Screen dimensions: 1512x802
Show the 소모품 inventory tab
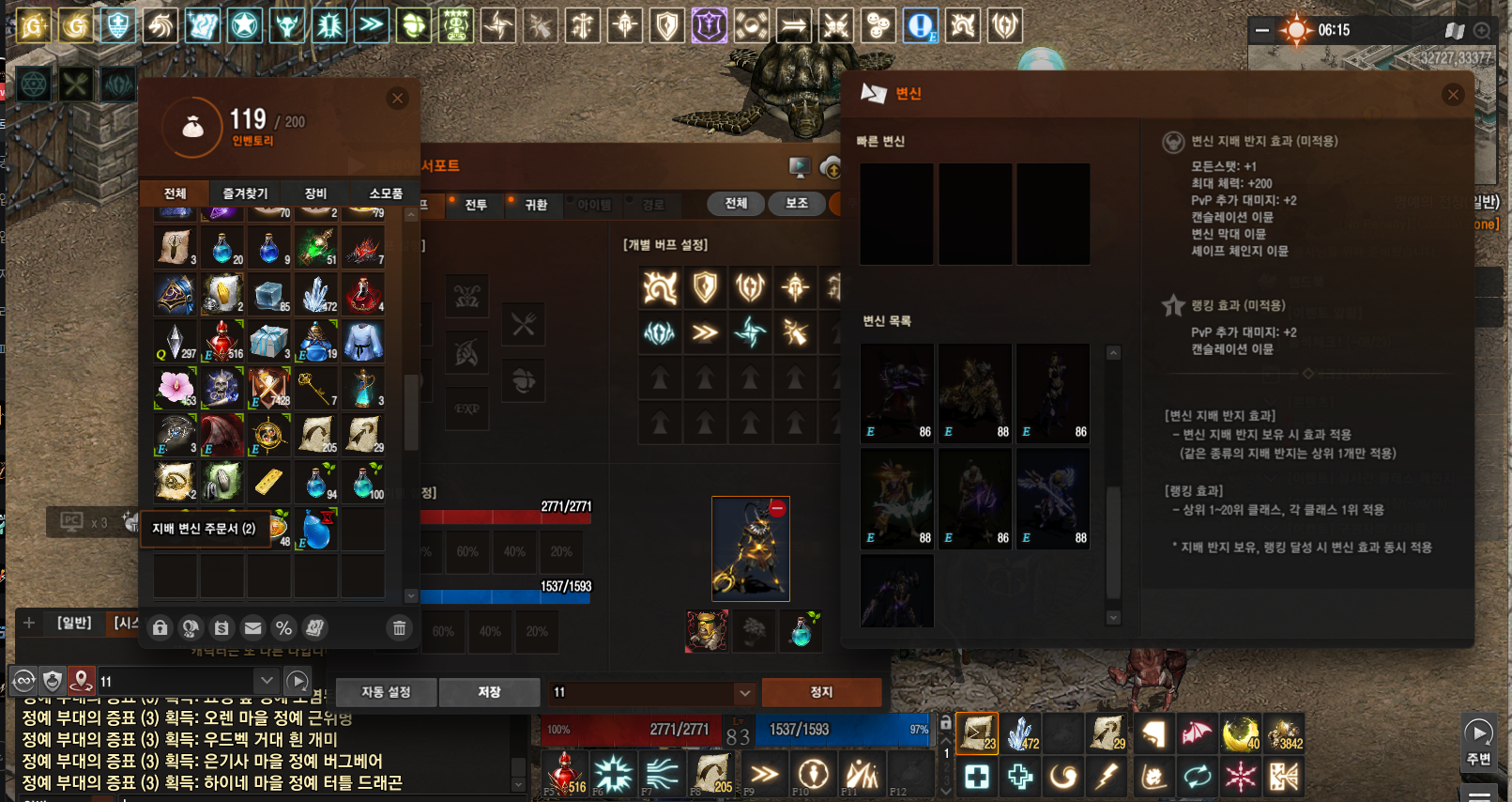click(386, 193)
